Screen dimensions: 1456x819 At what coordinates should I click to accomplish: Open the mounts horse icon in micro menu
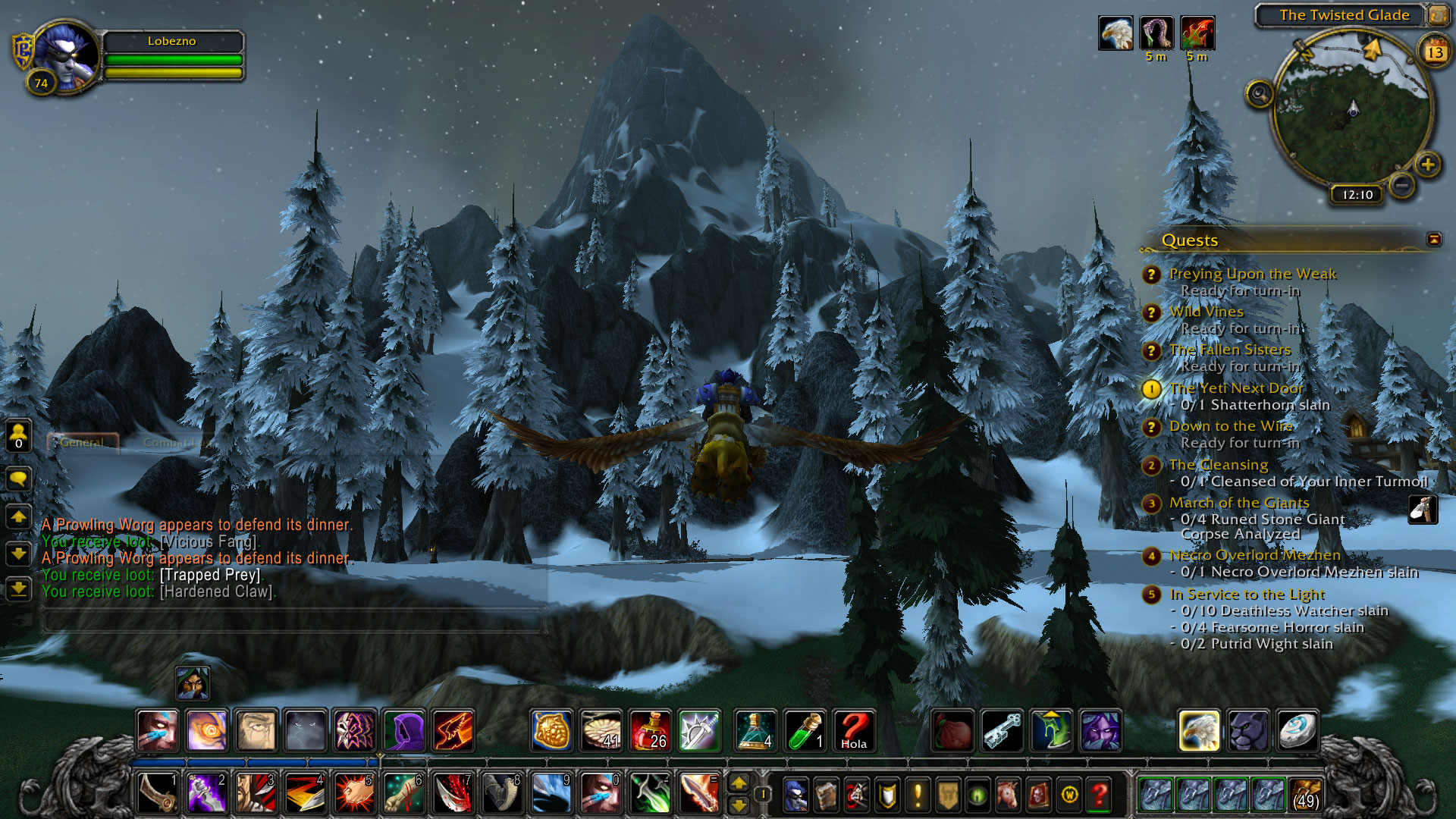click(1008, 795)
